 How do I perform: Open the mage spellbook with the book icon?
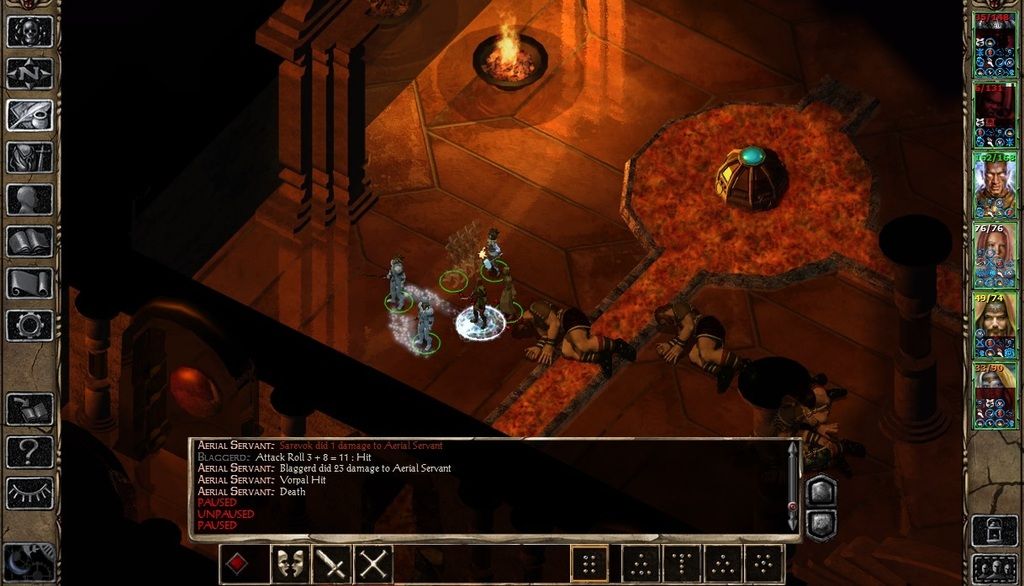[29, 241]
